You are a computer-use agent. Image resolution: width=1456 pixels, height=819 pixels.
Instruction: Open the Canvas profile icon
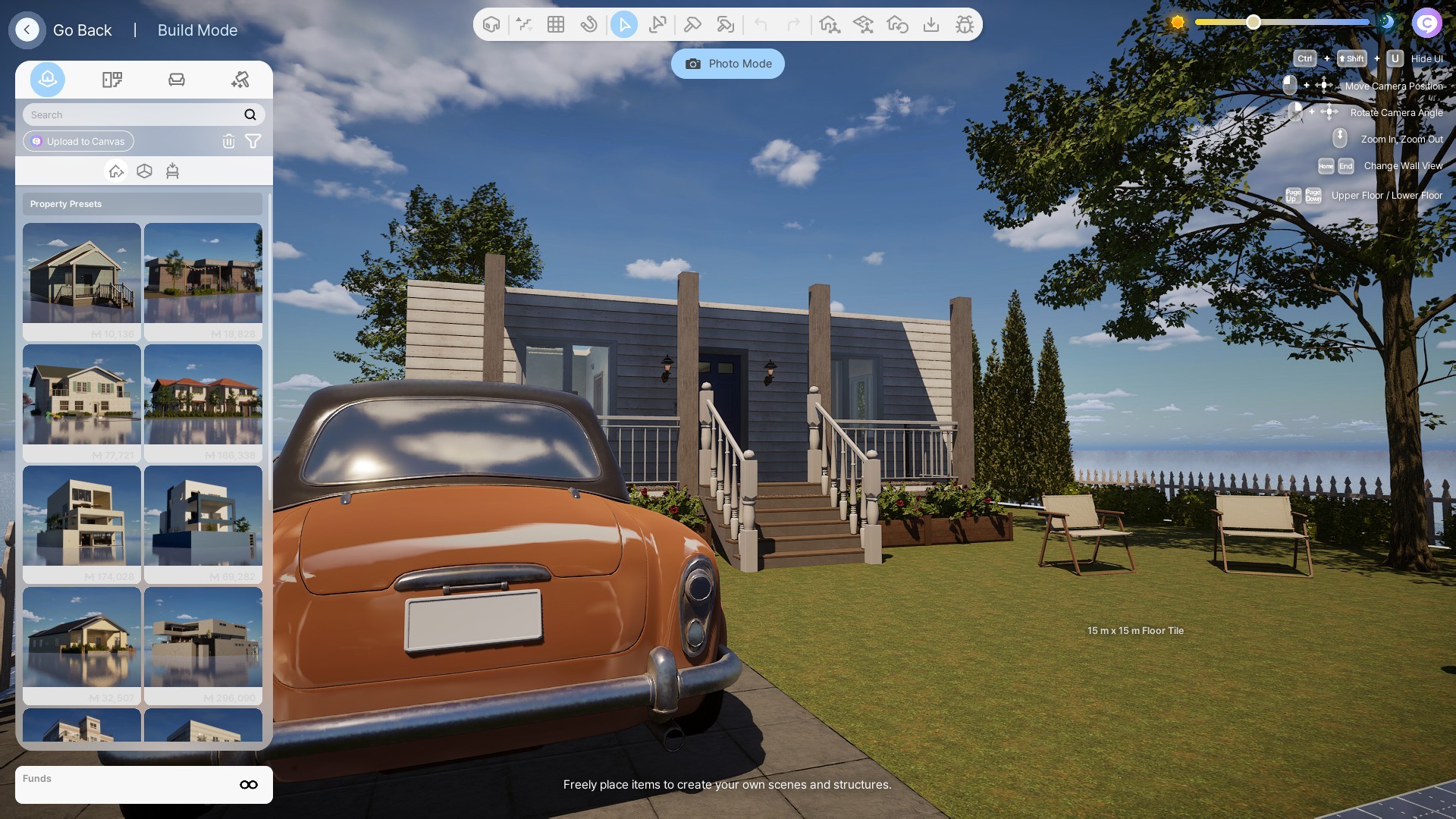coord(1426,23)
